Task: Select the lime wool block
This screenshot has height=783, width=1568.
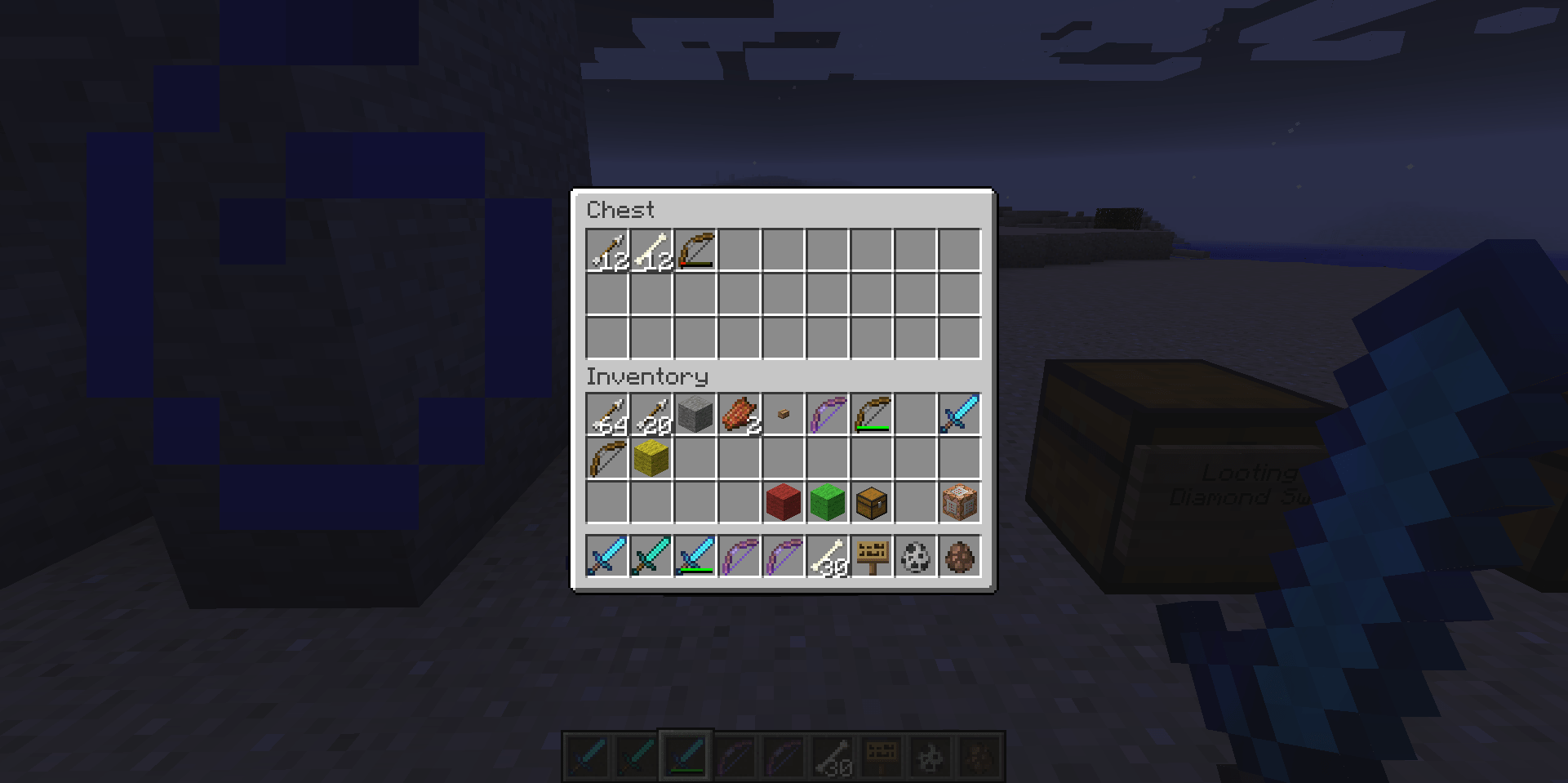Action: pos(827,502)
